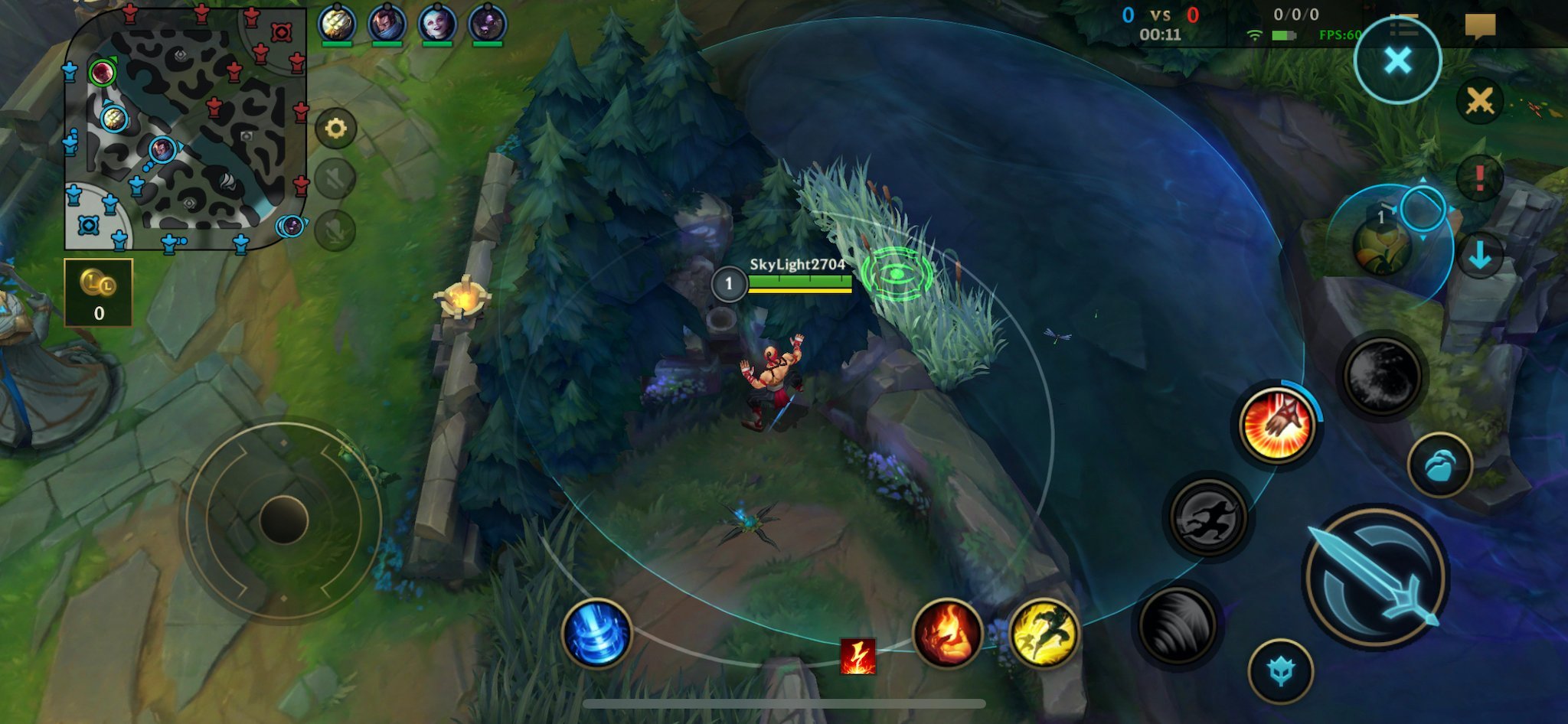Viewport: 1568px width, 724px height.
Task: Use the yellow Flash summoner spell
Action: pyautogui.click(x=1044, y=634)
